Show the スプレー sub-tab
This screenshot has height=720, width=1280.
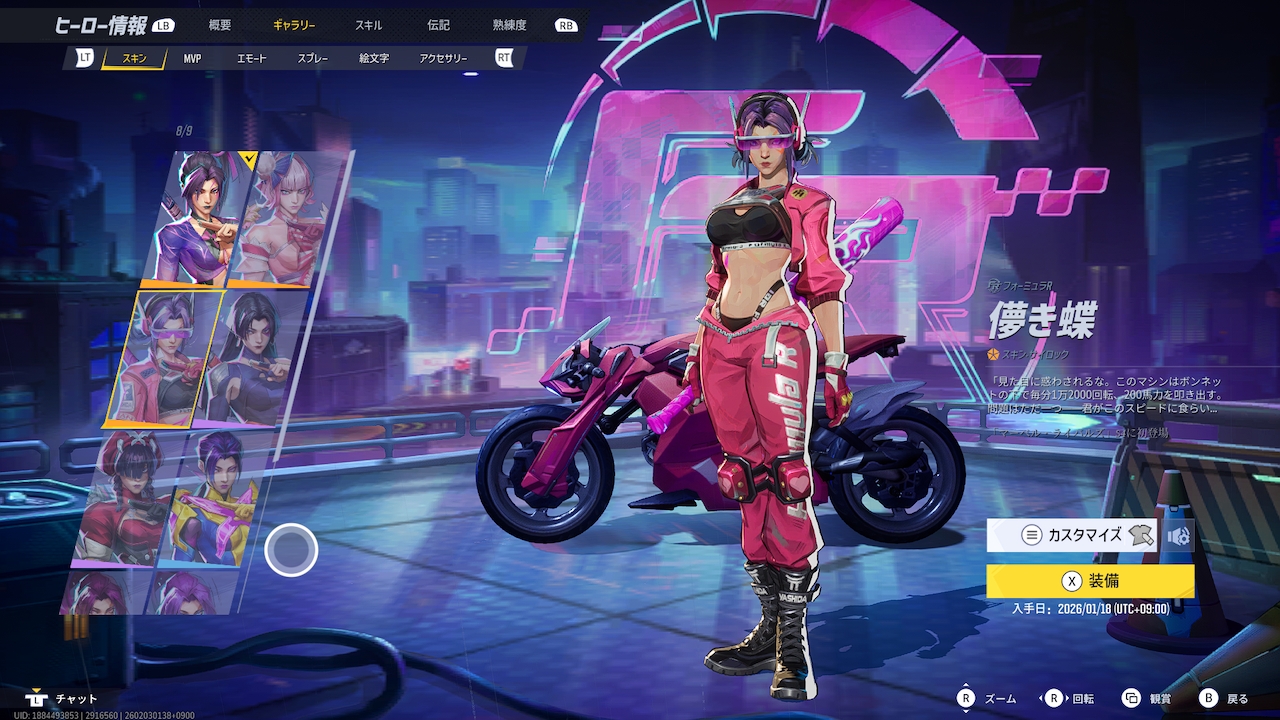click(x=312, y=59)
